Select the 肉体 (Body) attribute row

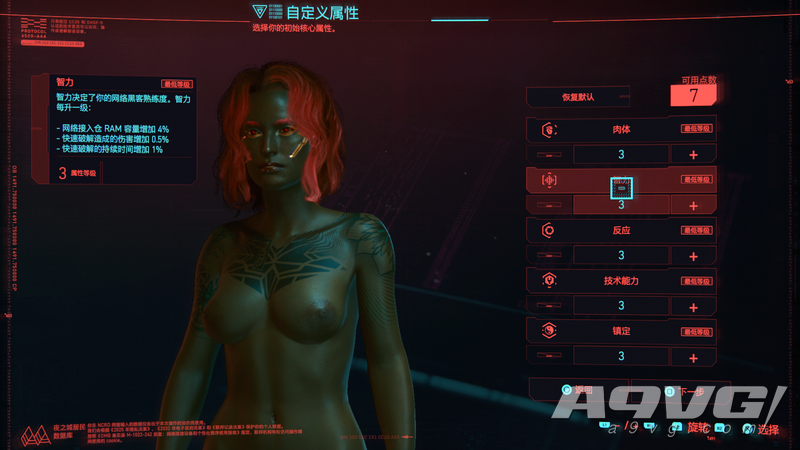point(621,129)
